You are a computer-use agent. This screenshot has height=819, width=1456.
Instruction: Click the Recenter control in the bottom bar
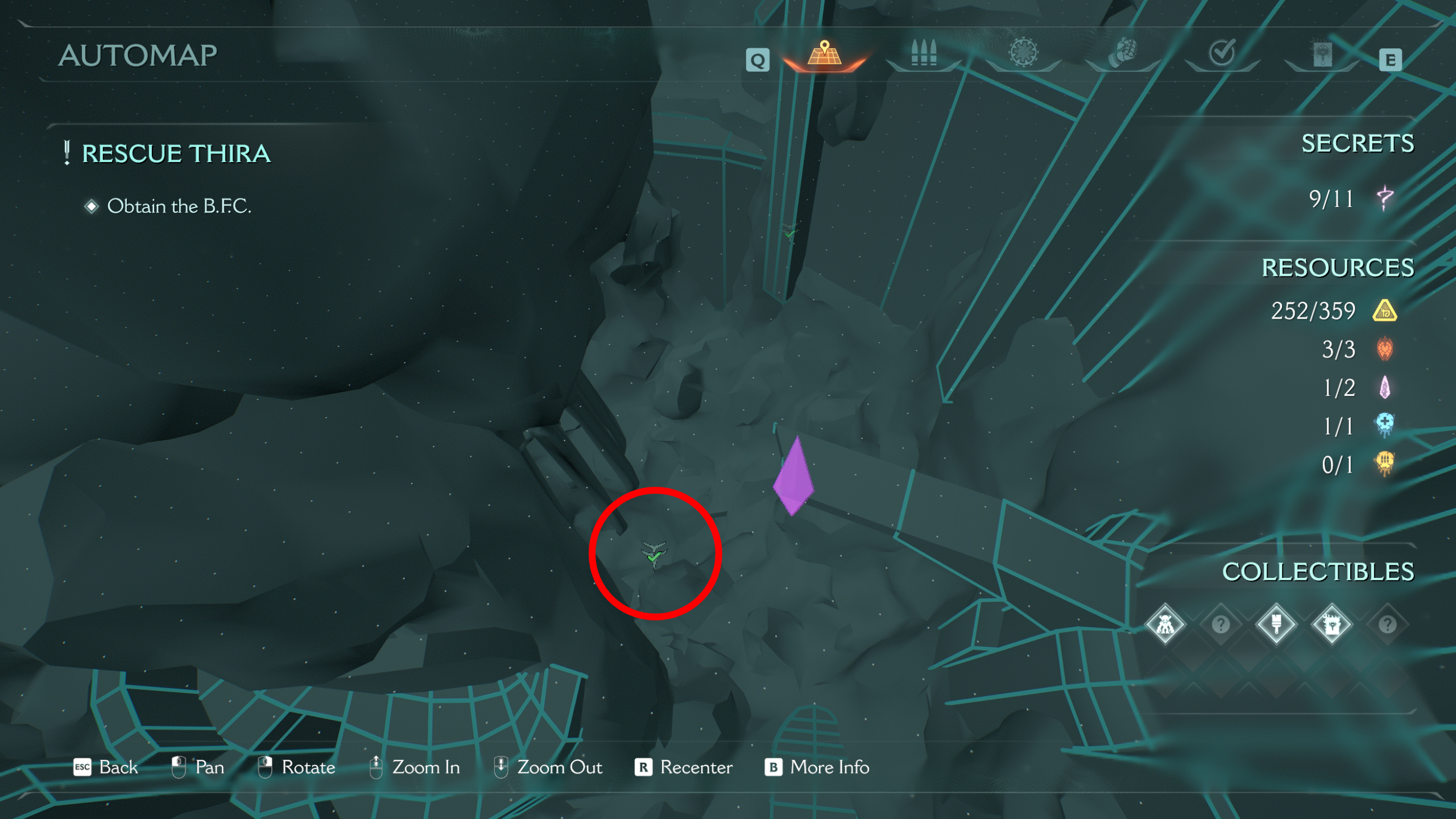[695, 767]
